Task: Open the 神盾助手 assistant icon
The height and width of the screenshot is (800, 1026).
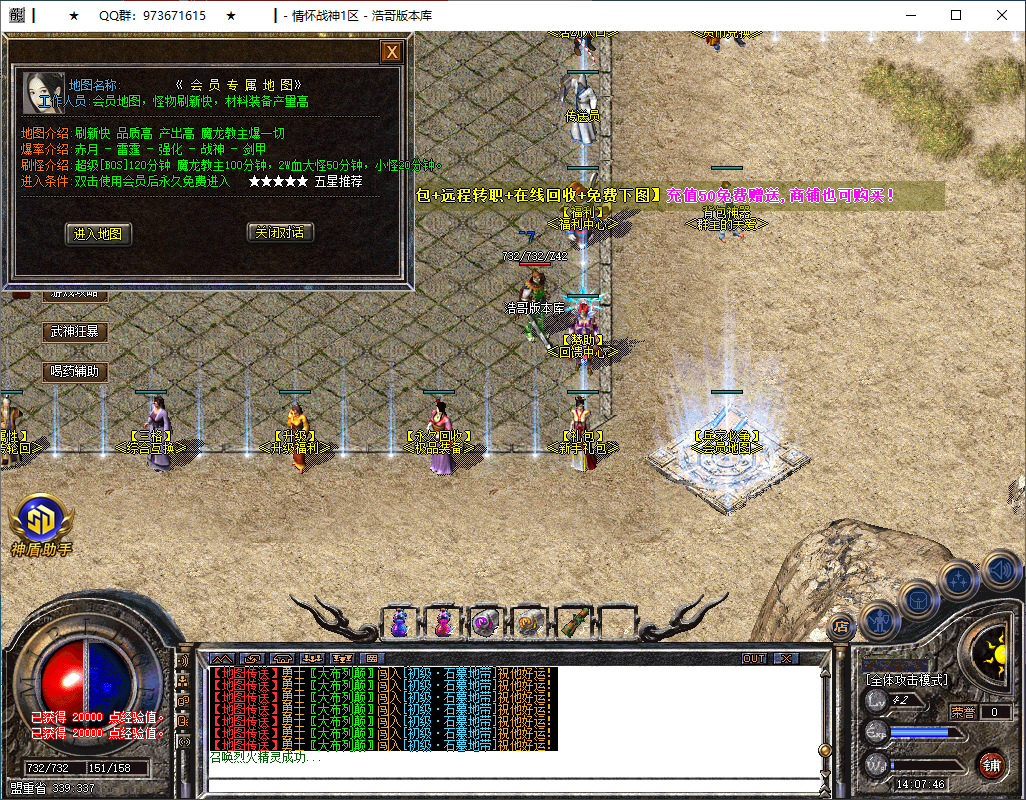Action: tap(41, 520)
